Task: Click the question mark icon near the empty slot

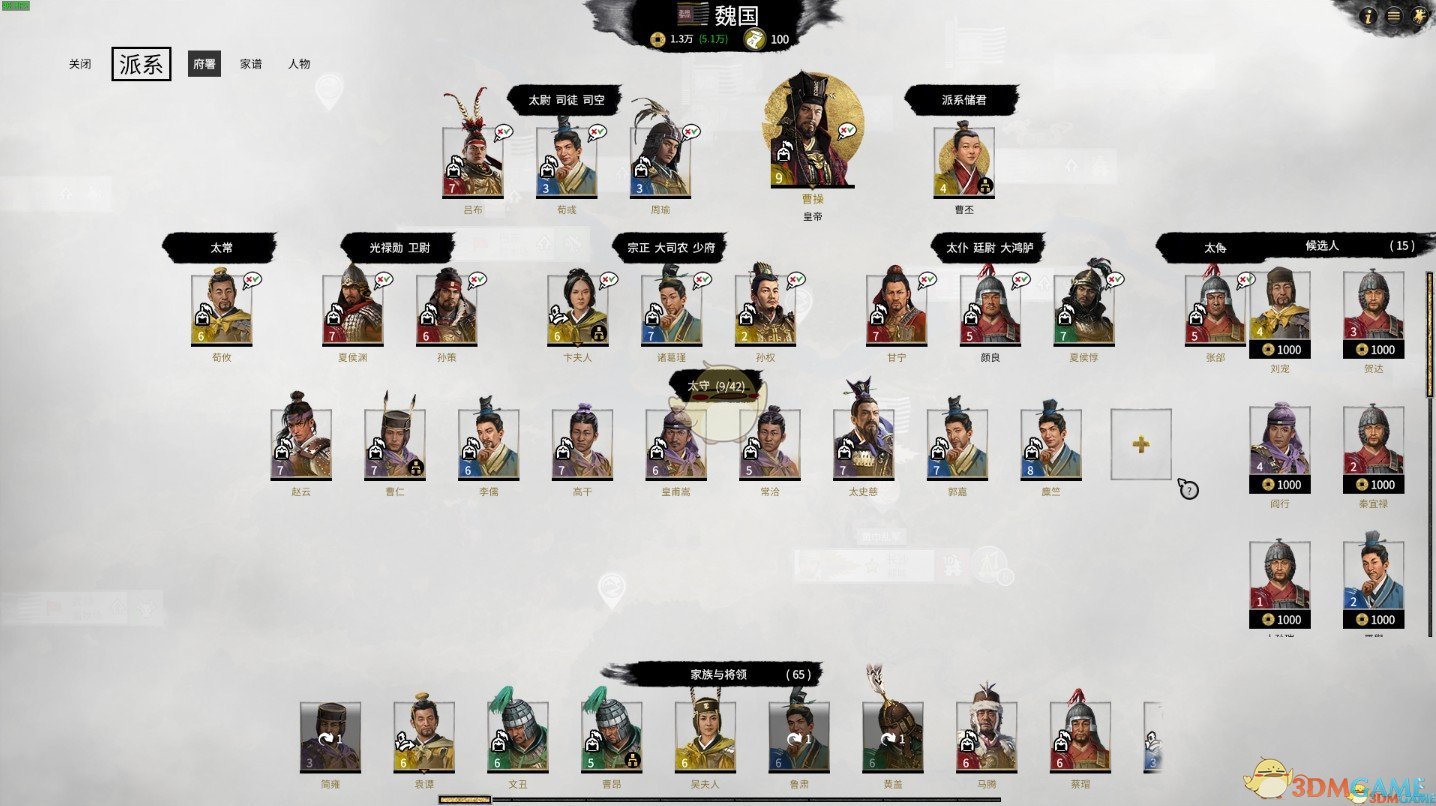Action: click(x=1187, y=489)
